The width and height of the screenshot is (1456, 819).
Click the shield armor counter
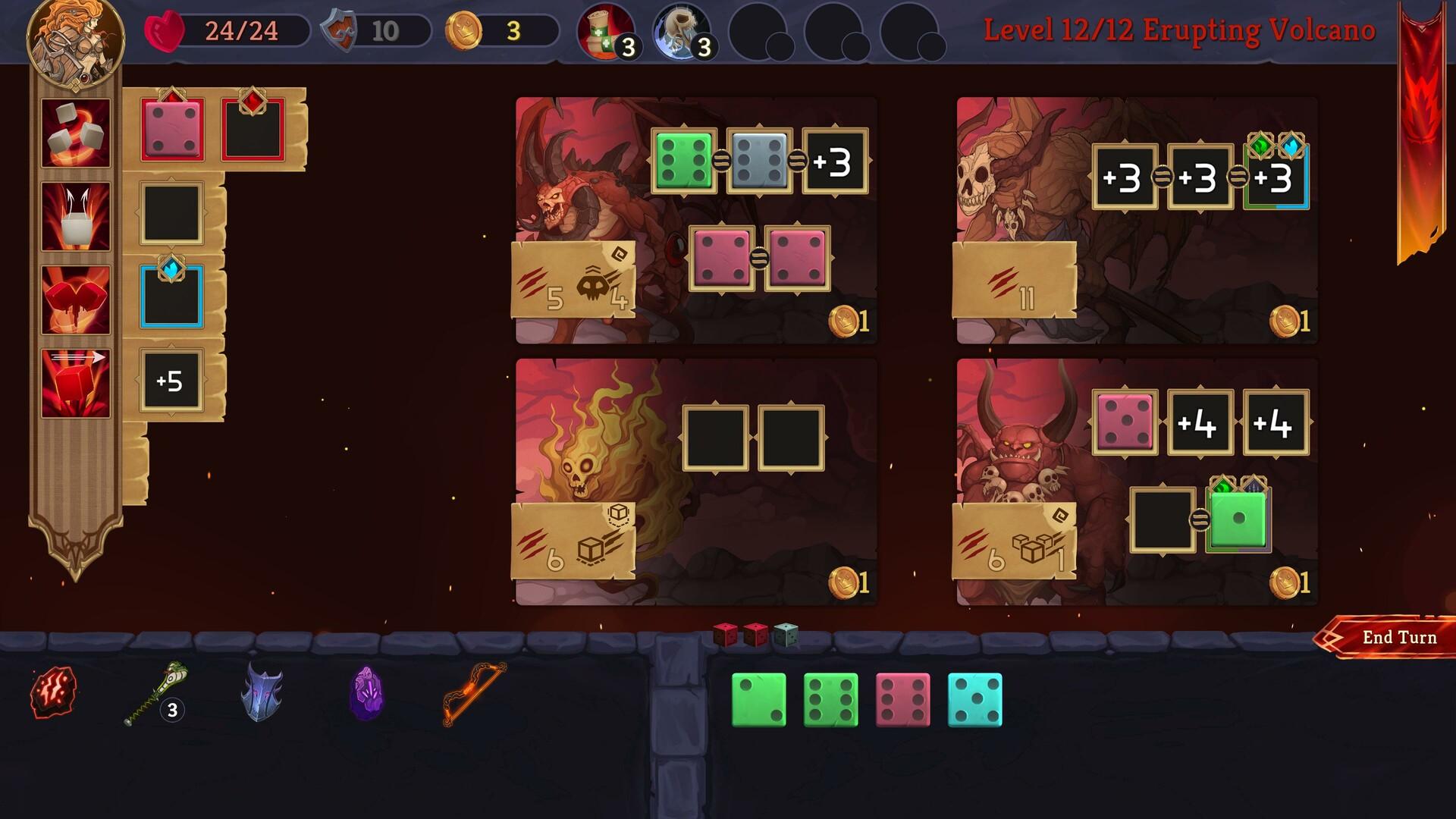(x=340, y=30)
